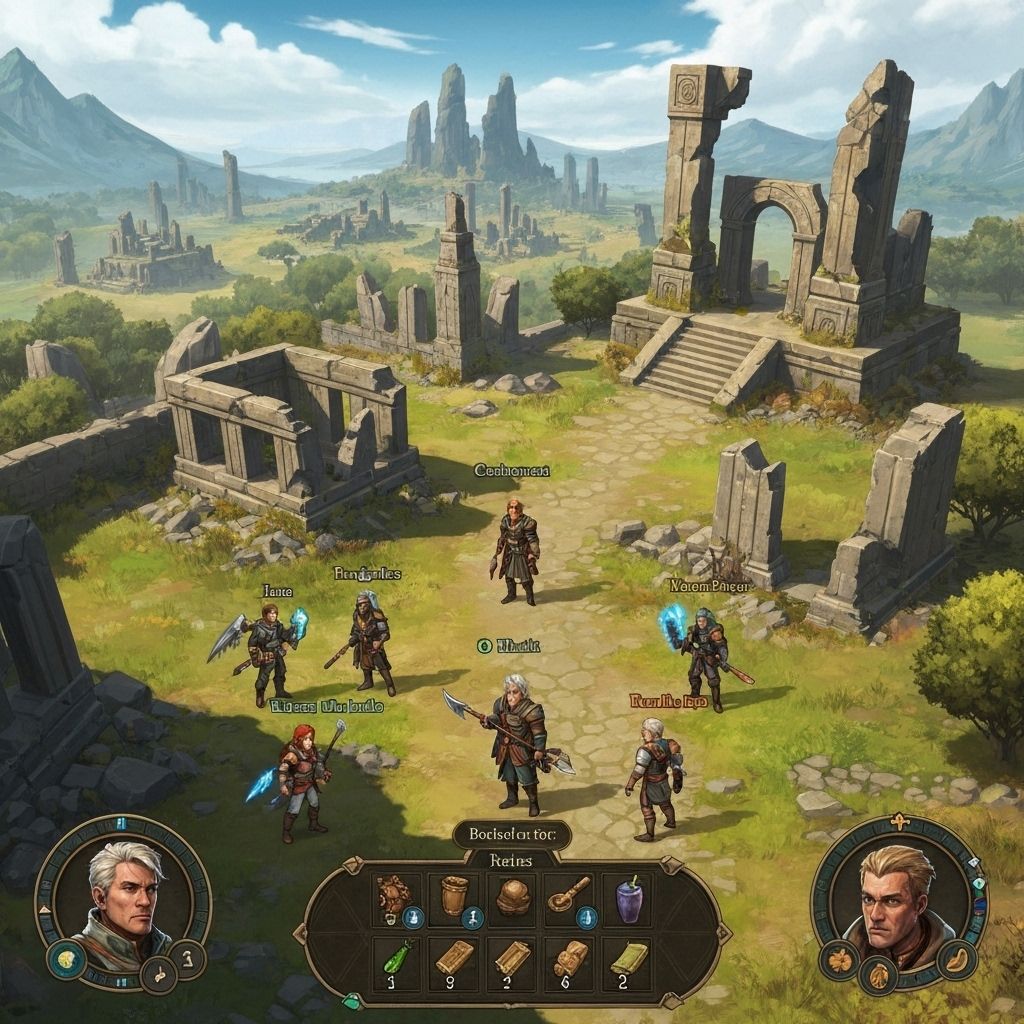The image size is (1024, 1024).
Task: Choose the leather gloves stack of six
Action: 571,961
